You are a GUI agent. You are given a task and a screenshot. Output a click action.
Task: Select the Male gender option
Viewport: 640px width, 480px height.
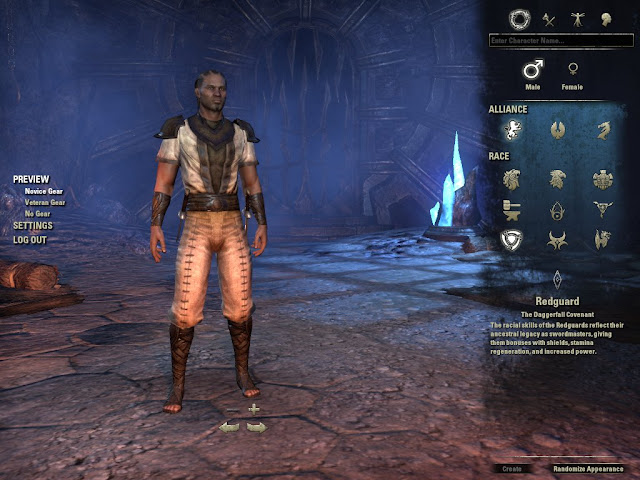534,70
